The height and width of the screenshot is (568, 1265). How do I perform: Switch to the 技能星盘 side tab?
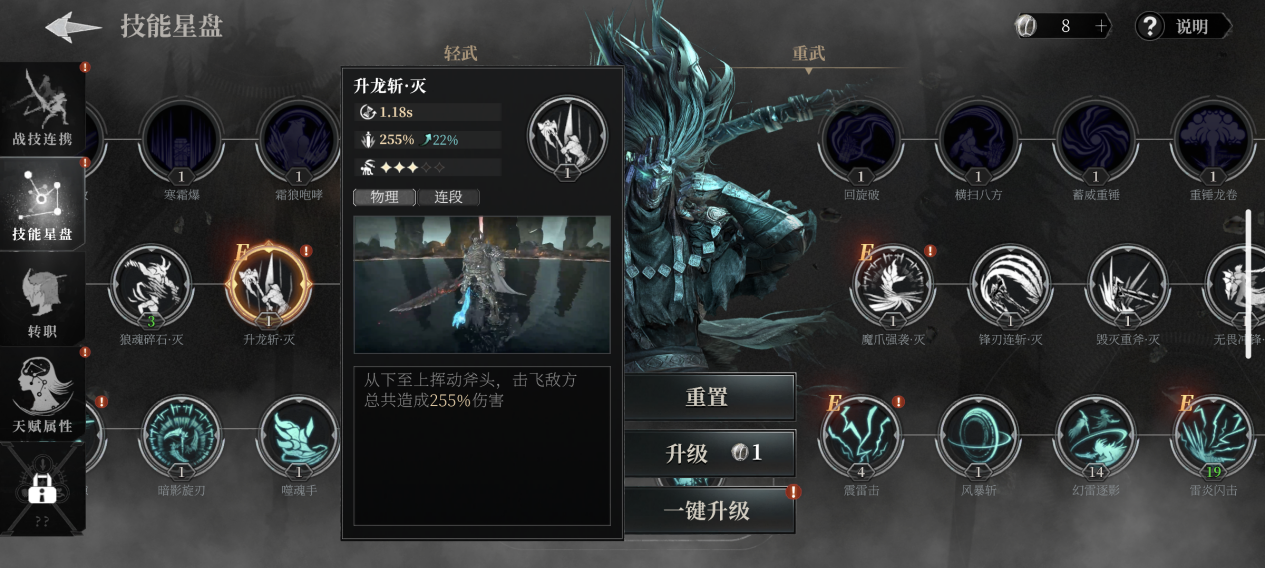point(42,203)
